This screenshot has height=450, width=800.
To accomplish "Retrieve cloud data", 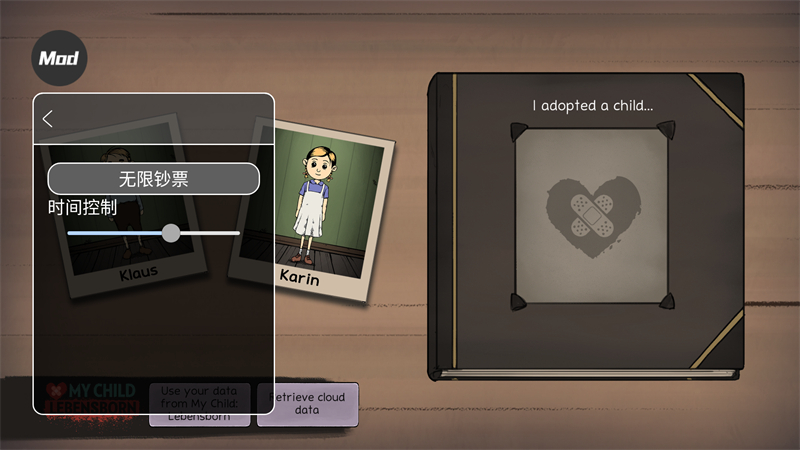I will pyautogui.click(x=307, y=404).
